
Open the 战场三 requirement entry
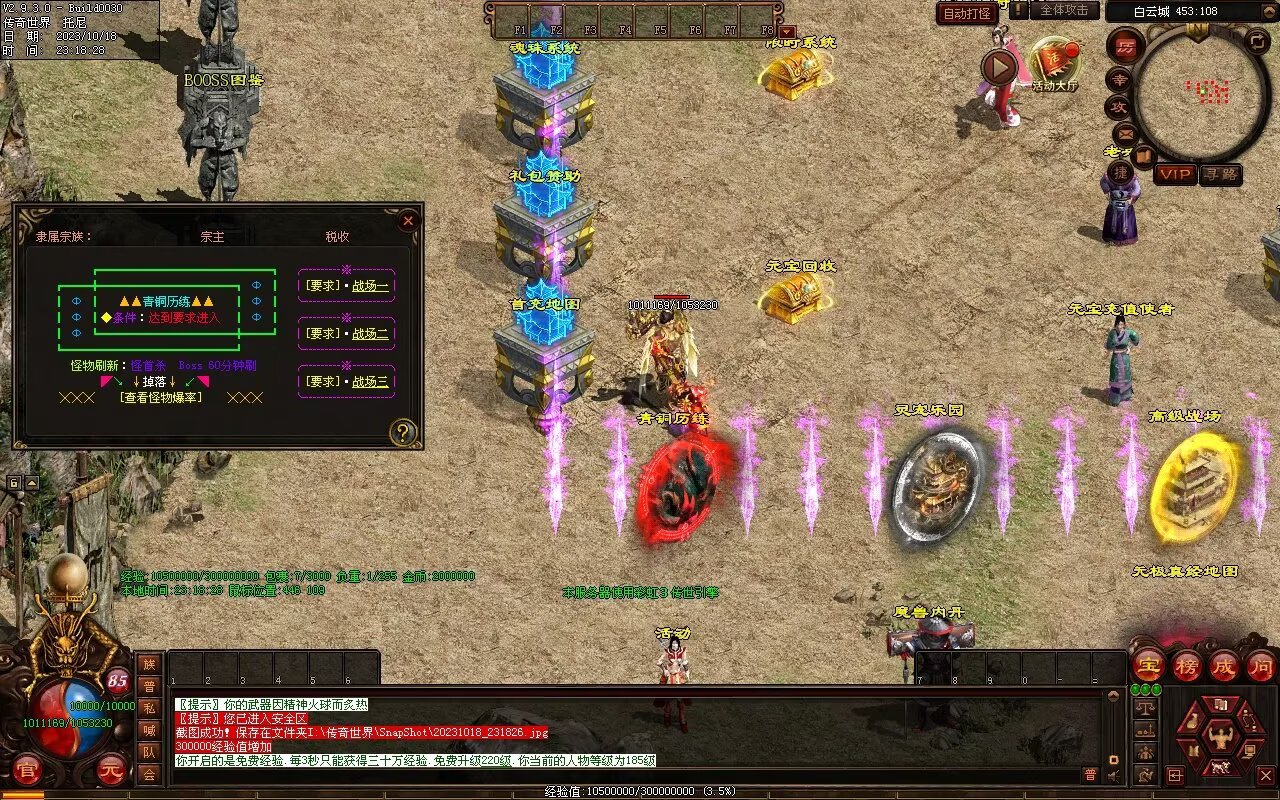click(x=347, y=381)
